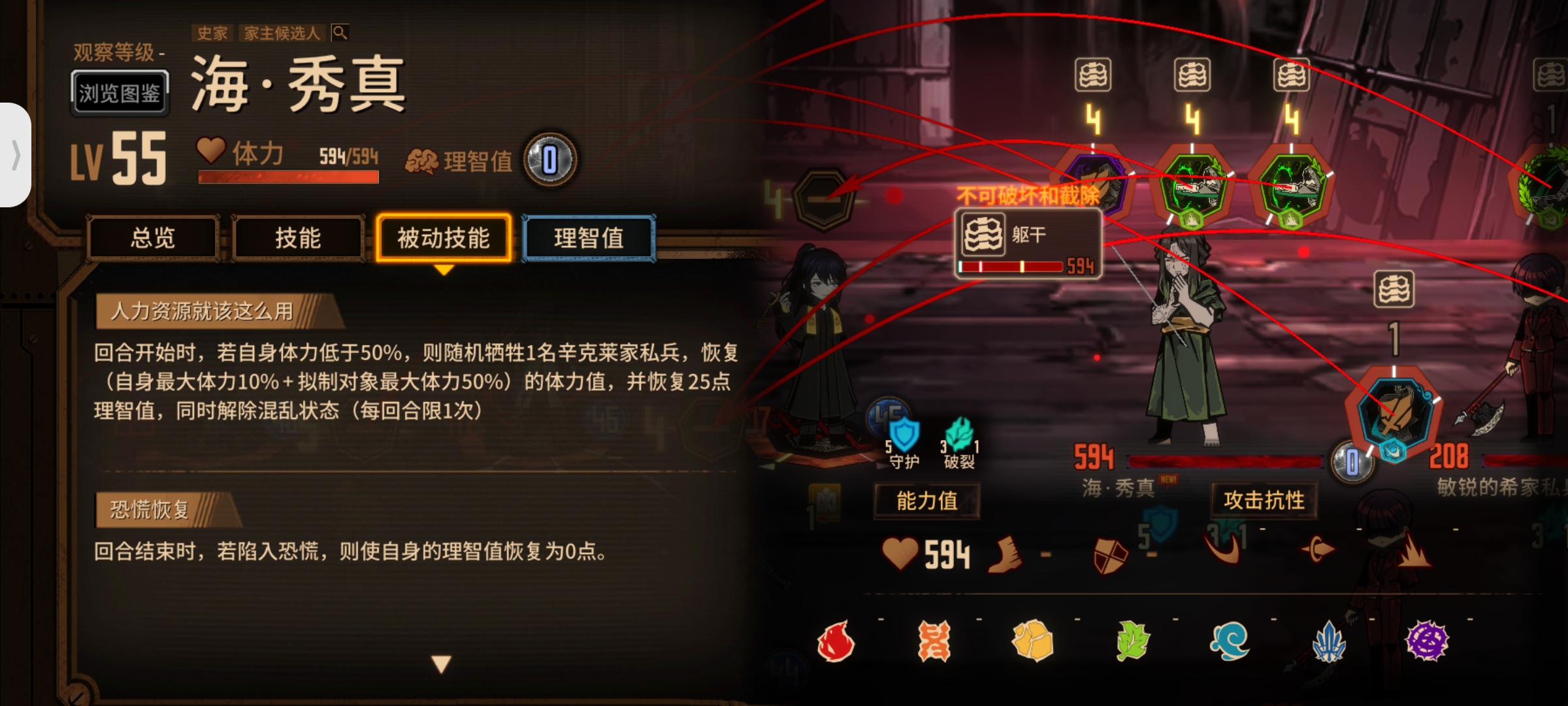
Task: Expand the side handle arrow at left edge
Action: click(16, 155)
